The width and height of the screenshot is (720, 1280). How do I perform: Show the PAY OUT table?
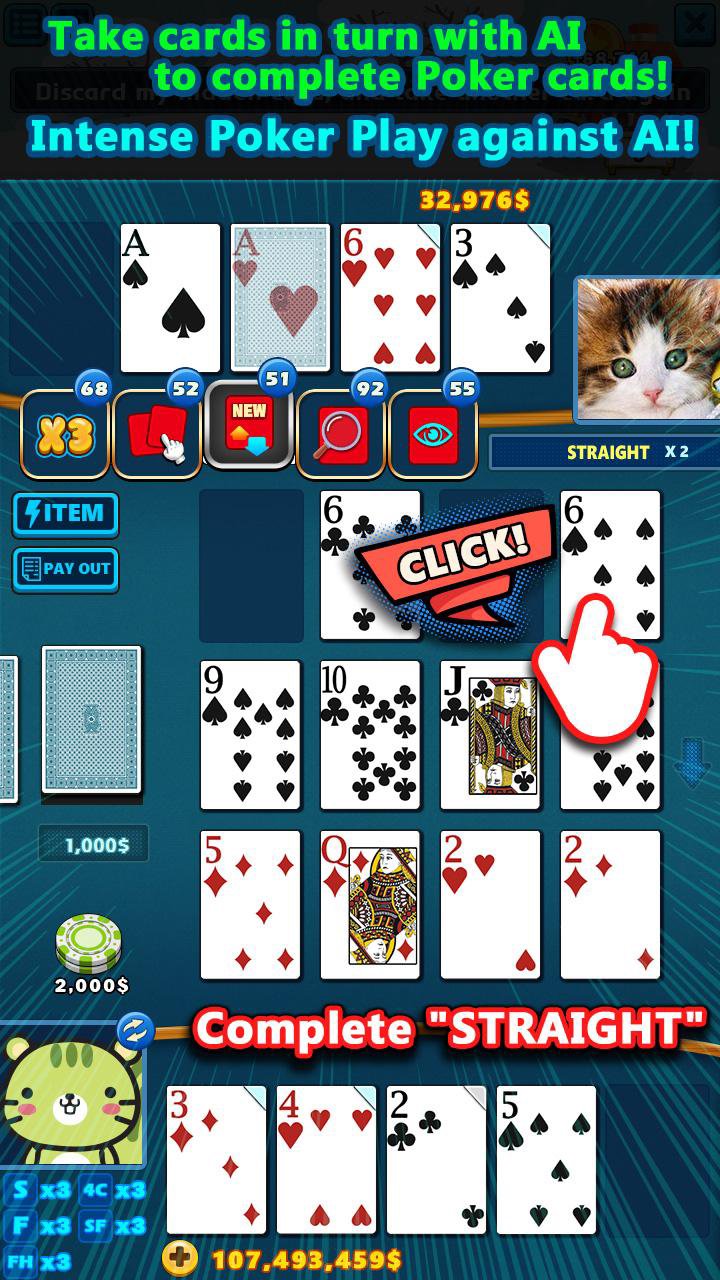[65, 568]
